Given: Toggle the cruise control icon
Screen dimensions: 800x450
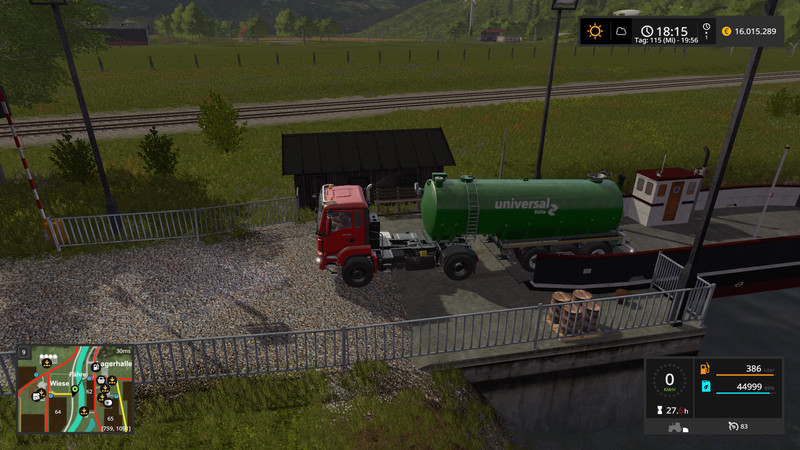Looking at the screenshot, I should (732, 427).
